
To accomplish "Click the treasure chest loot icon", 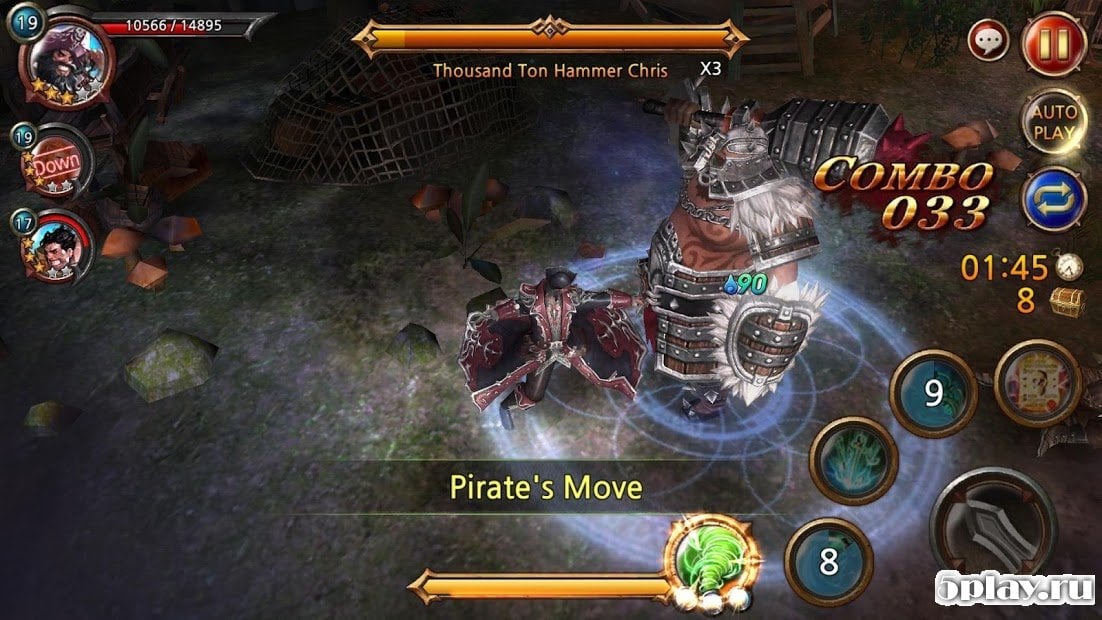I will tap(1064, 300).
